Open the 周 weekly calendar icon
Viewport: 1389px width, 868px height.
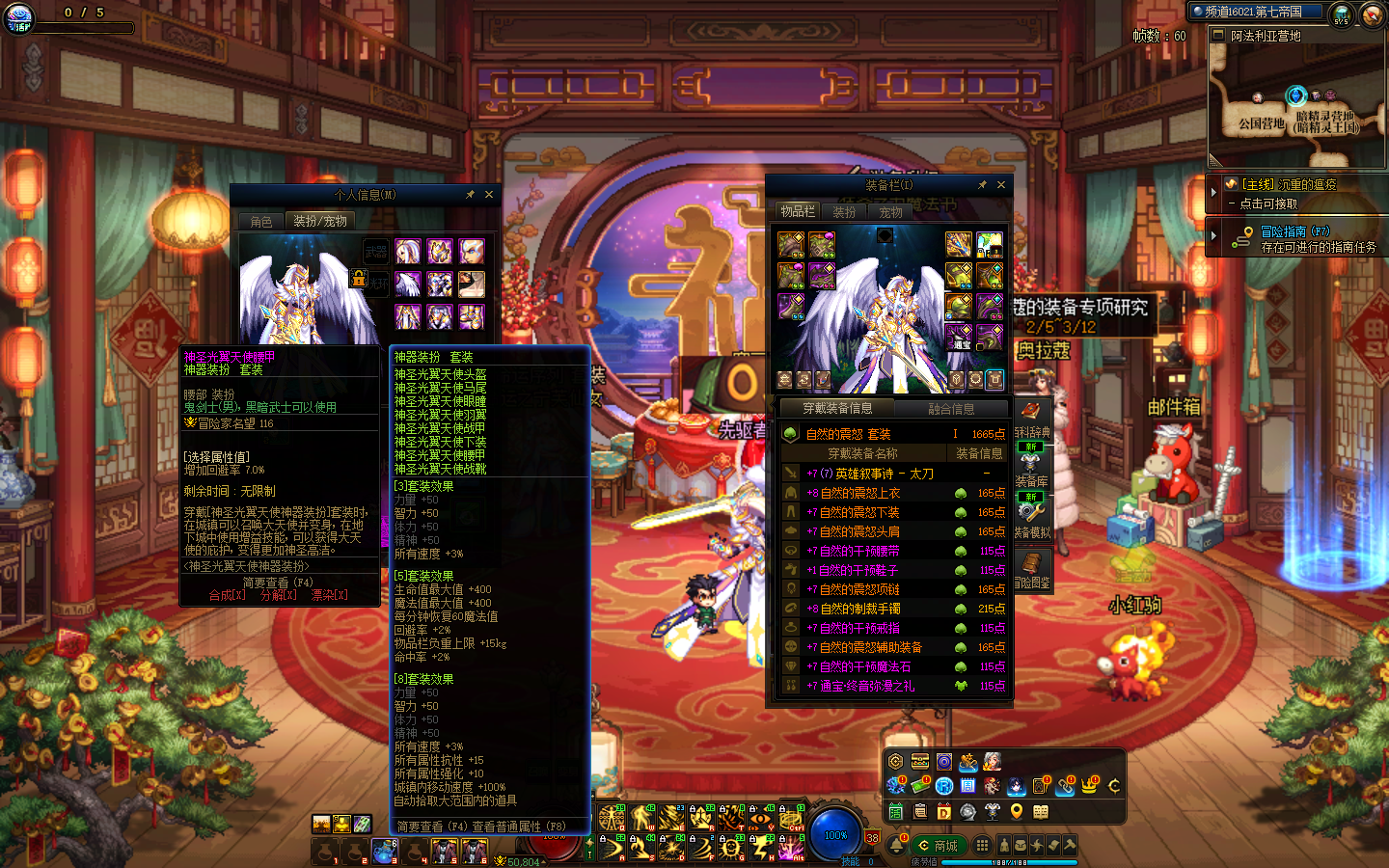point(968,787)
